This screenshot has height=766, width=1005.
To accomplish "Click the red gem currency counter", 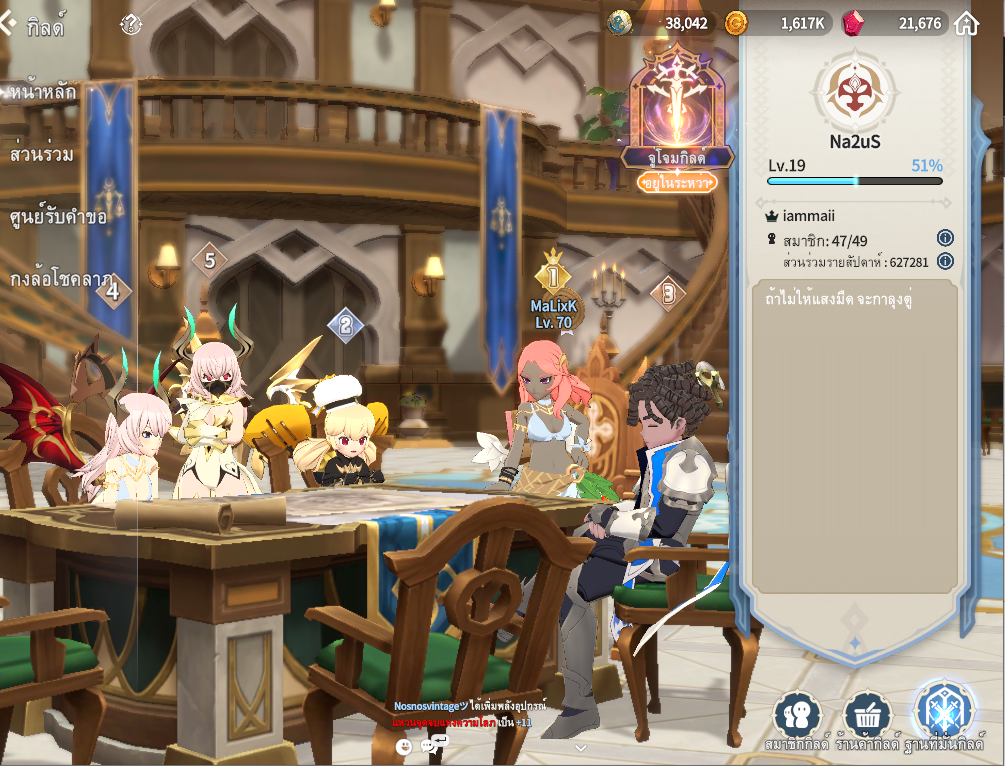I will point(895,23).
